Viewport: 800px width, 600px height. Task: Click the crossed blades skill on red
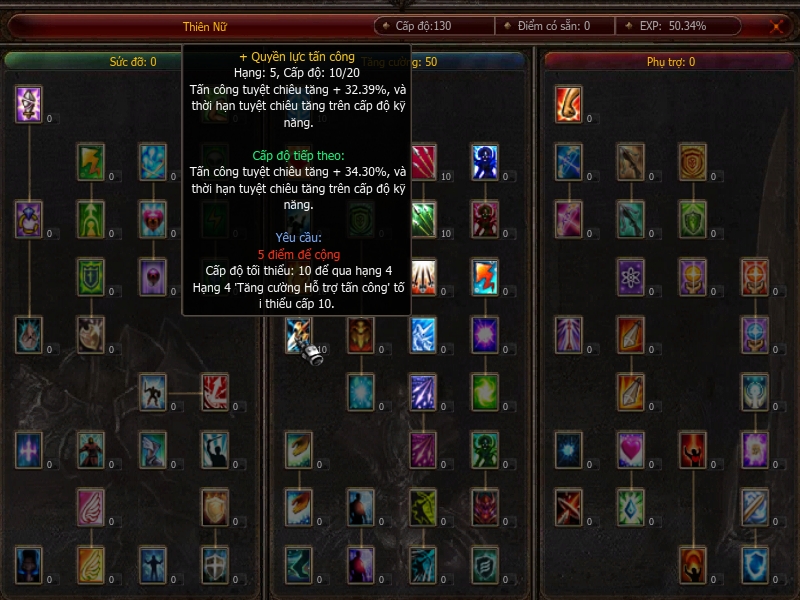point(569,507)
